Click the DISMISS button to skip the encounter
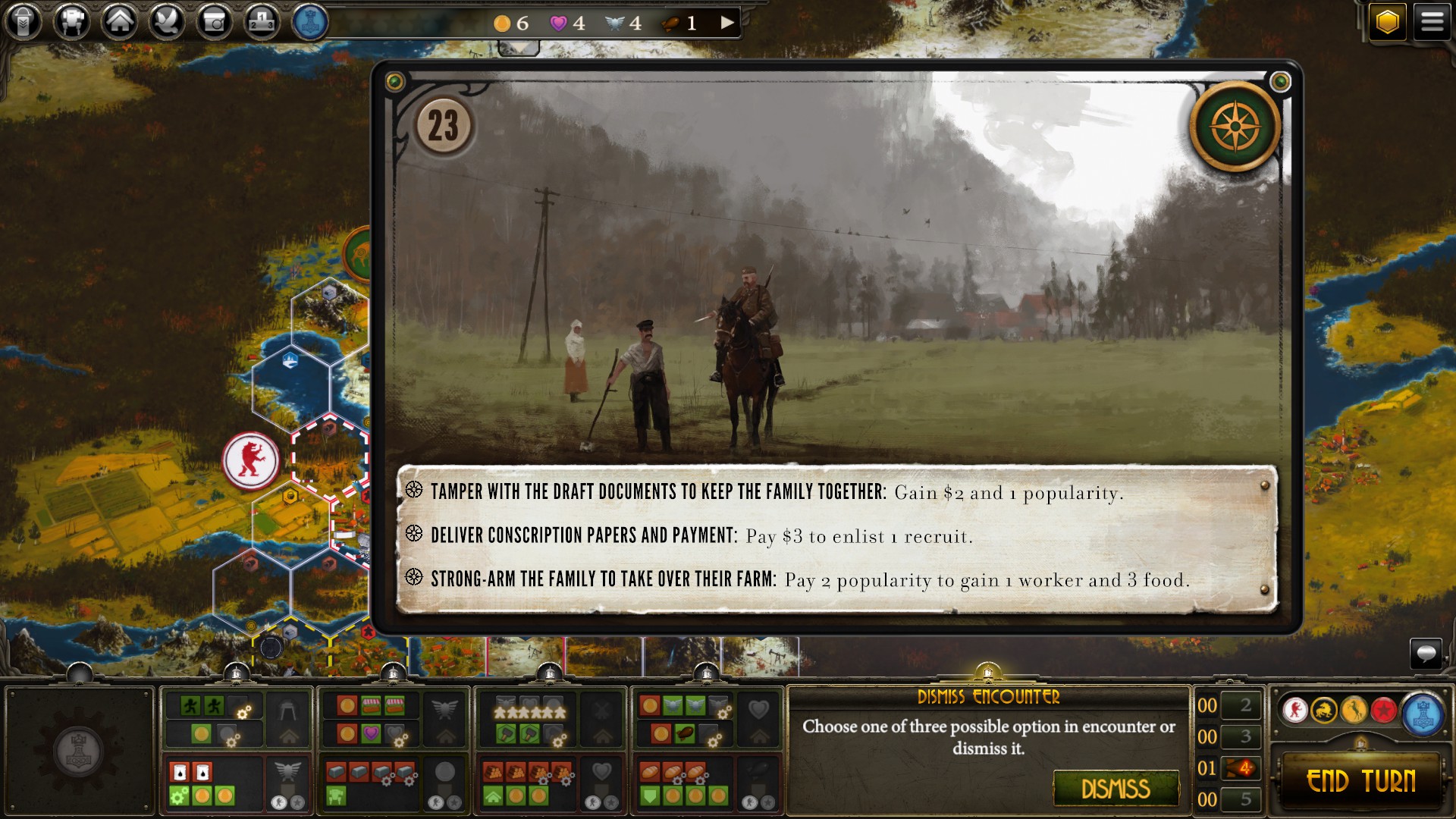The width and height of the screenshot is (1456, 819). (1115, 789)
